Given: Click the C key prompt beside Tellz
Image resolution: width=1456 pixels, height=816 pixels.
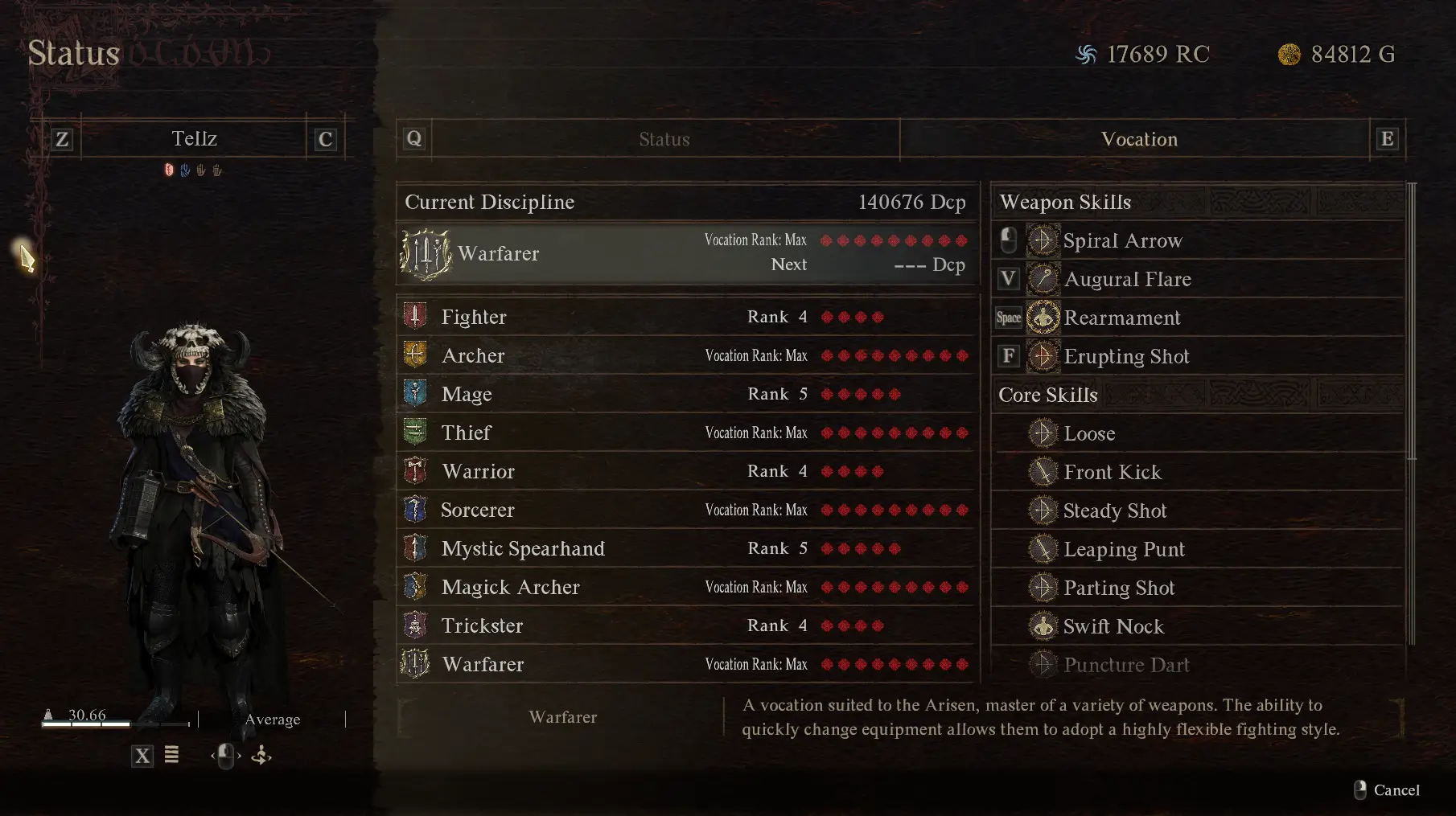Looking at the screenshot, I should coord(324,138).
